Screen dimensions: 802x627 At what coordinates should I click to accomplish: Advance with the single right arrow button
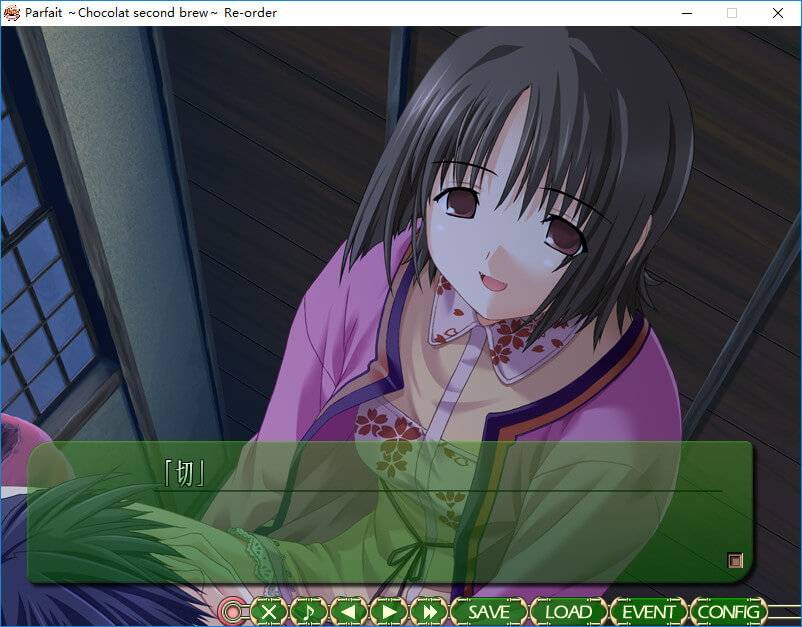[x=388, y=611]
